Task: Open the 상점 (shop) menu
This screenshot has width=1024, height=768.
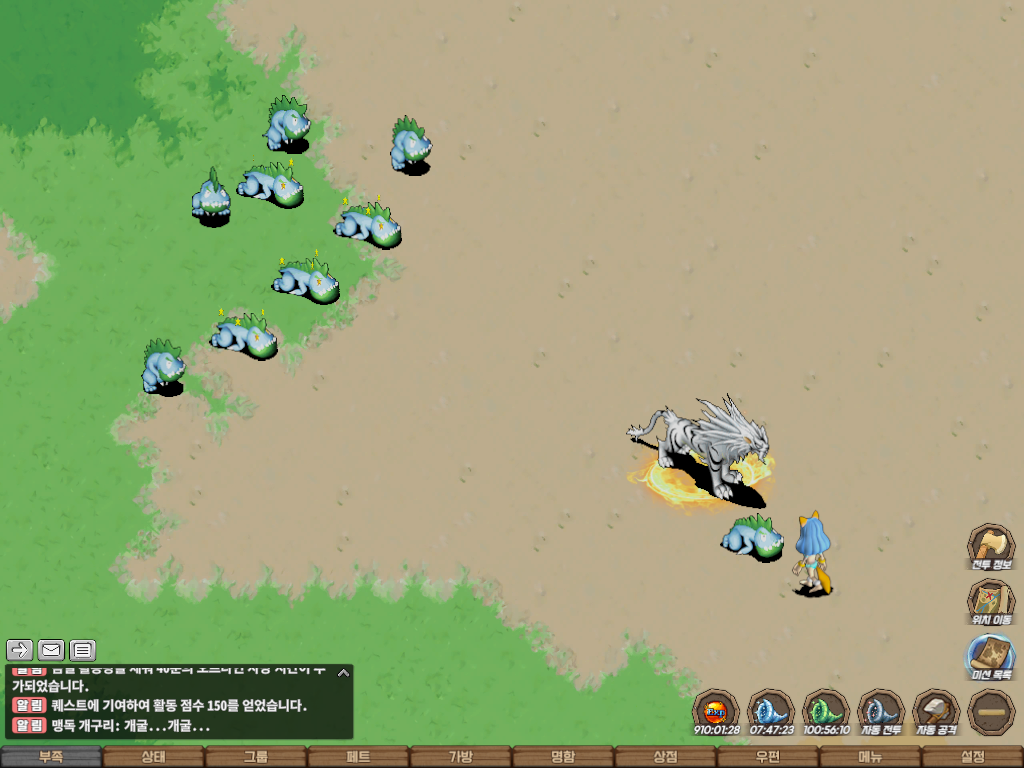Action: 665,757
